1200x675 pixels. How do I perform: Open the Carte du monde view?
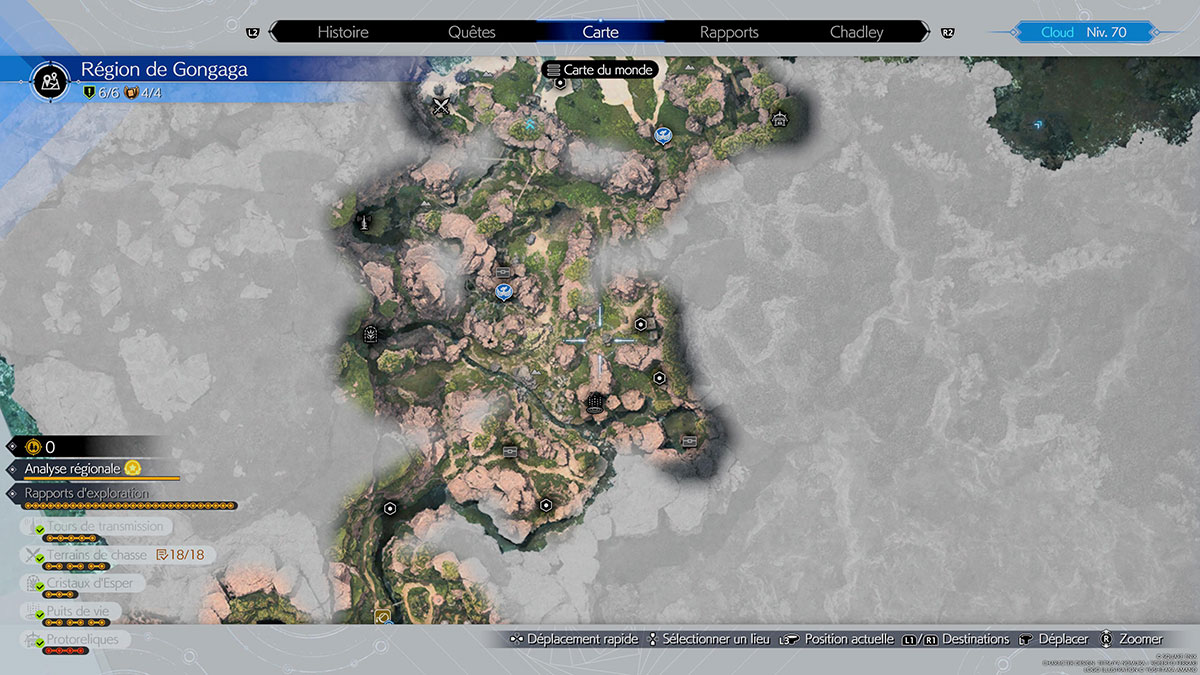600,70
